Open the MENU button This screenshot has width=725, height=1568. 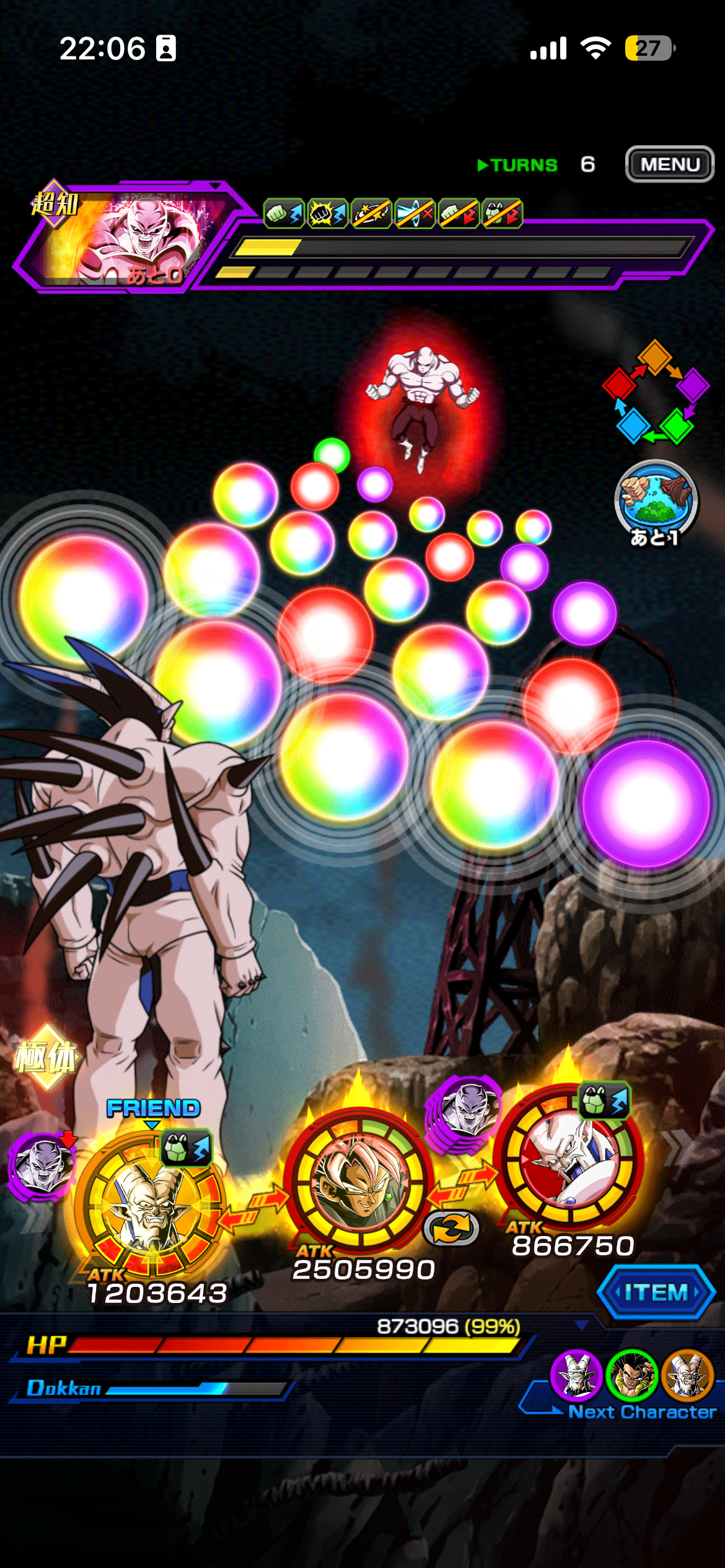(669, 164)
